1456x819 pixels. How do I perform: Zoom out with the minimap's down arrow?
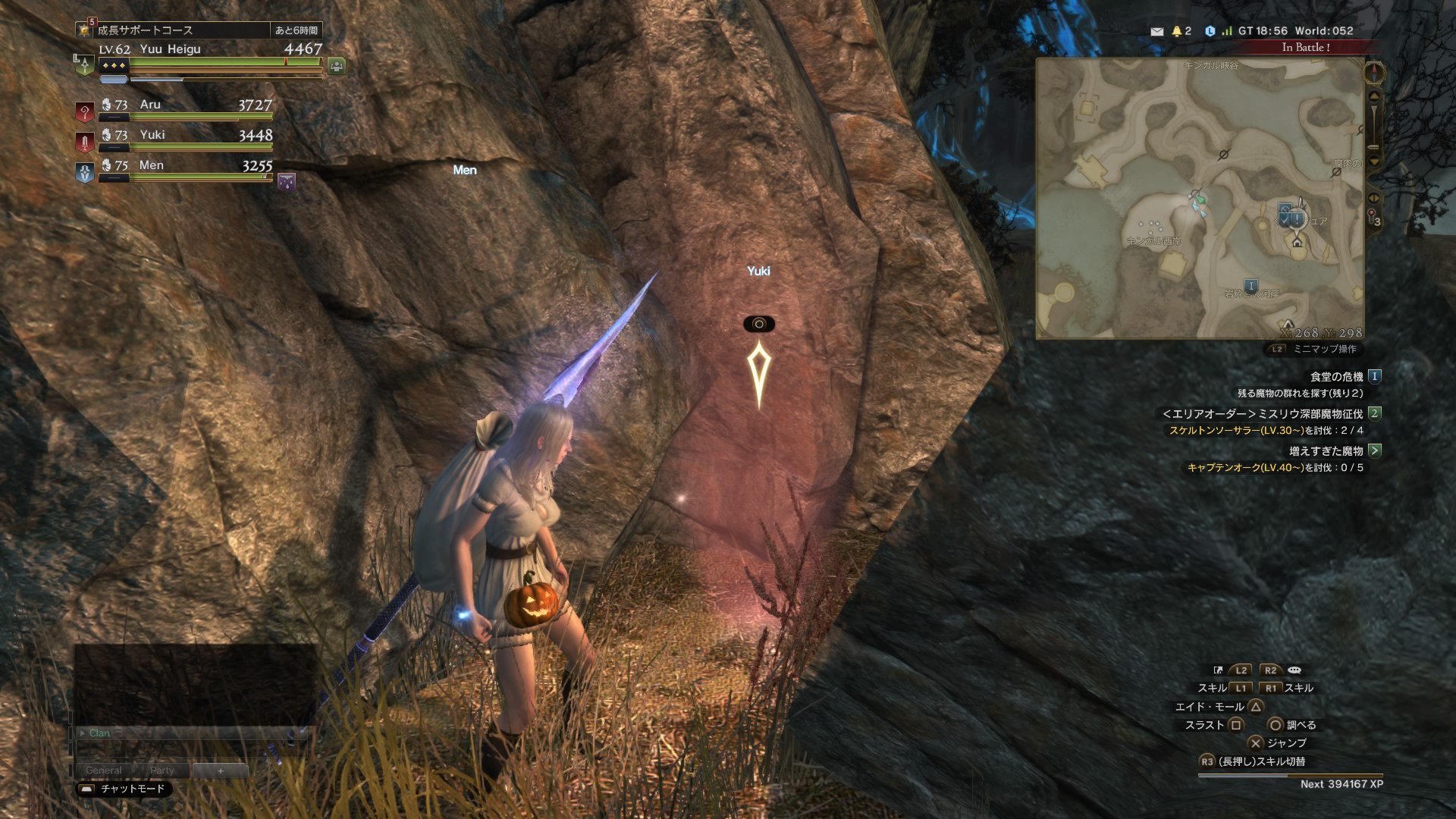tap(1374, 161)
